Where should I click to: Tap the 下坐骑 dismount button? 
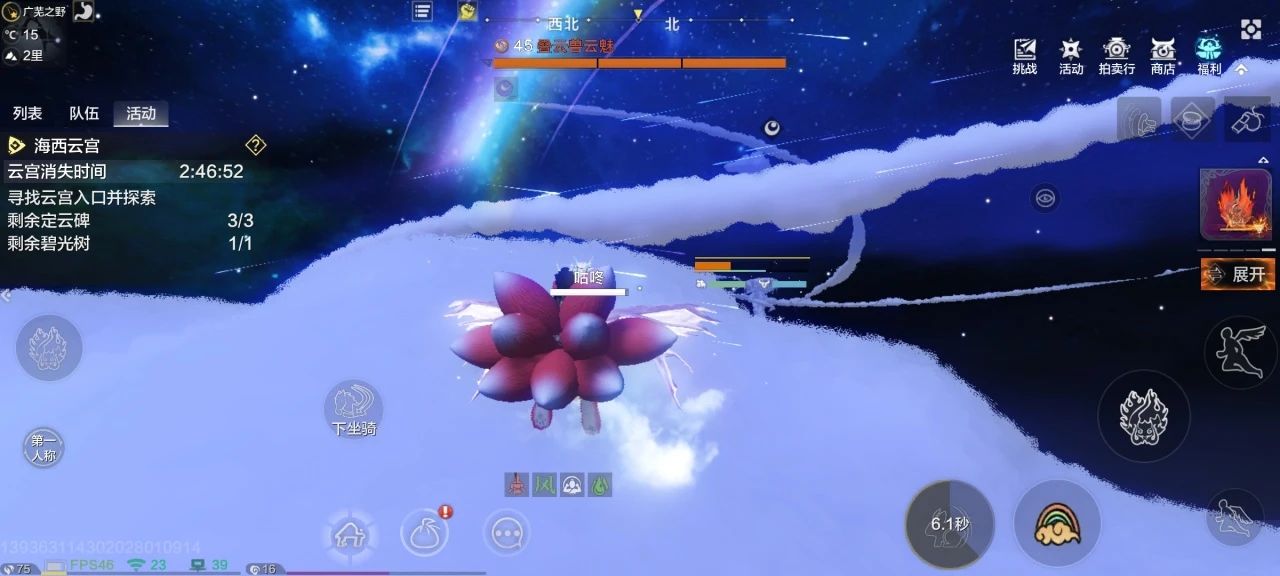coord(354,409)
